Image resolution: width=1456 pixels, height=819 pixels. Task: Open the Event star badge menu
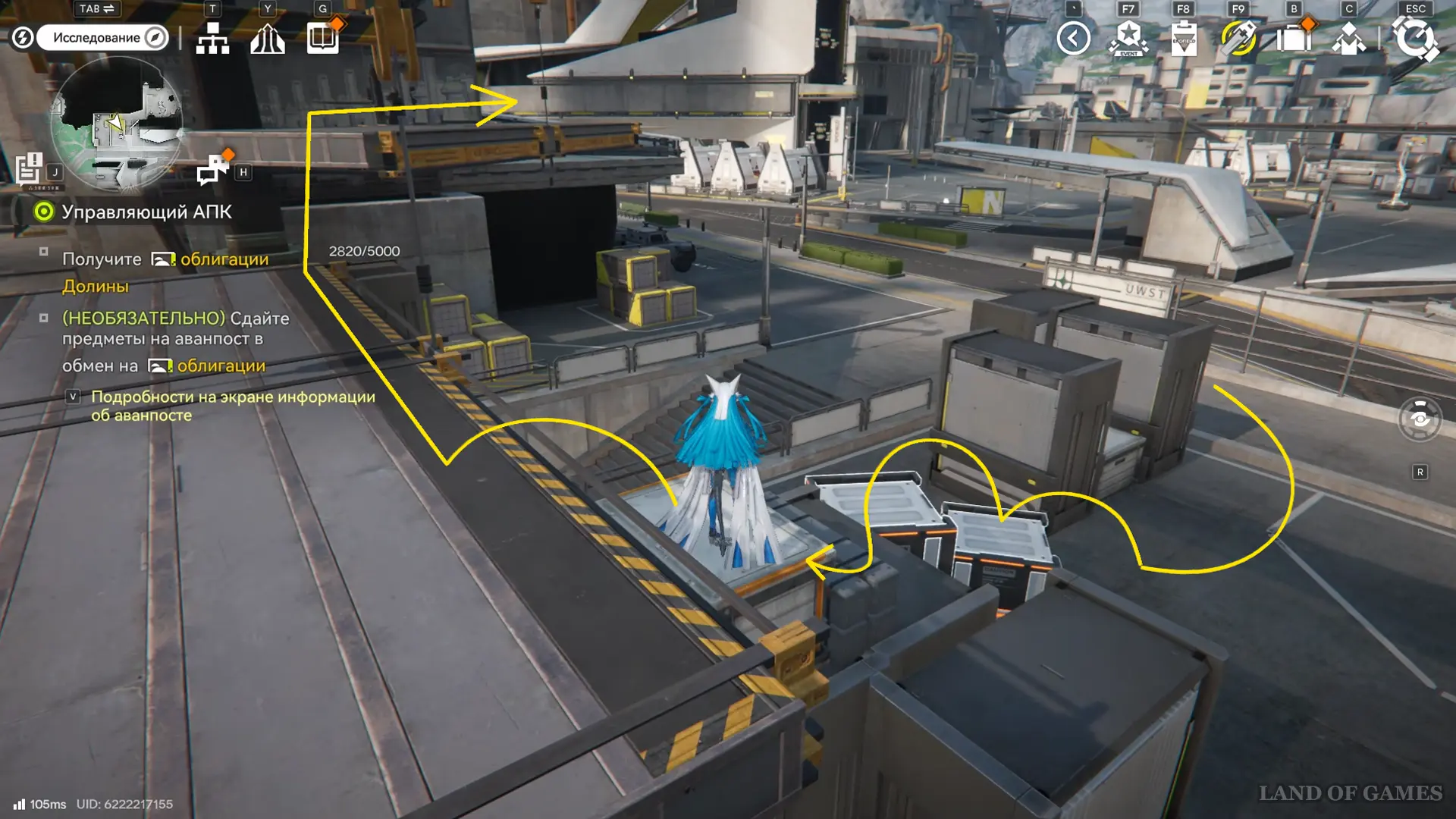point(1128,38)
